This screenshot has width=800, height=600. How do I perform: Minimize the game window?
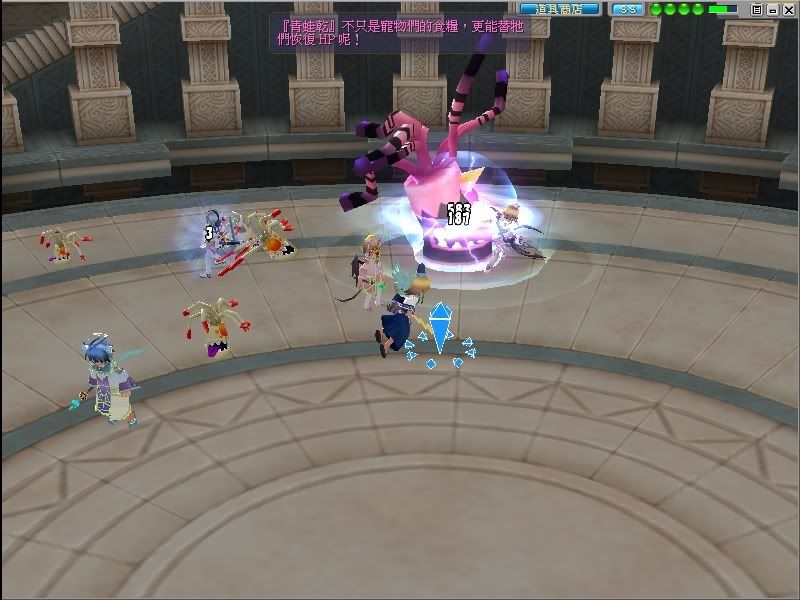coord(772,8)
